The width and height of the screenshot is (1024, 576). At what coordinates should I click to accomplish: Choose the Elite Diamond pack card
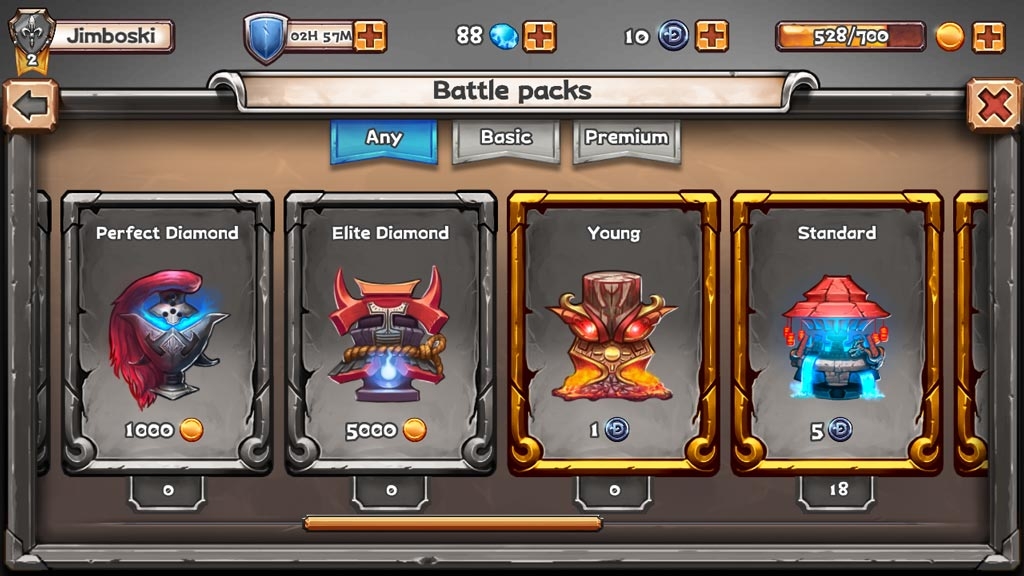pos(390,332)
